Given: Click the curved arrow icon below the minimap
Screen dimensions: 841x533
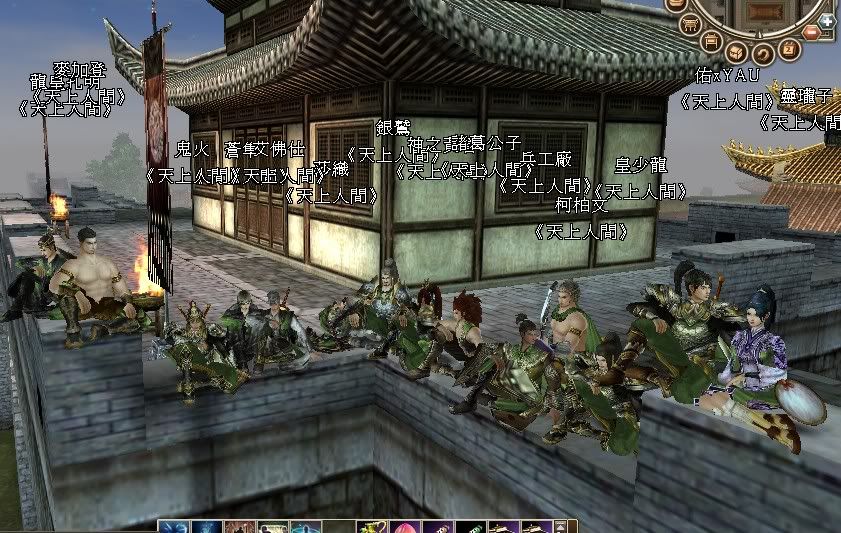Looking at the screenshot, I should click(762, 53).
